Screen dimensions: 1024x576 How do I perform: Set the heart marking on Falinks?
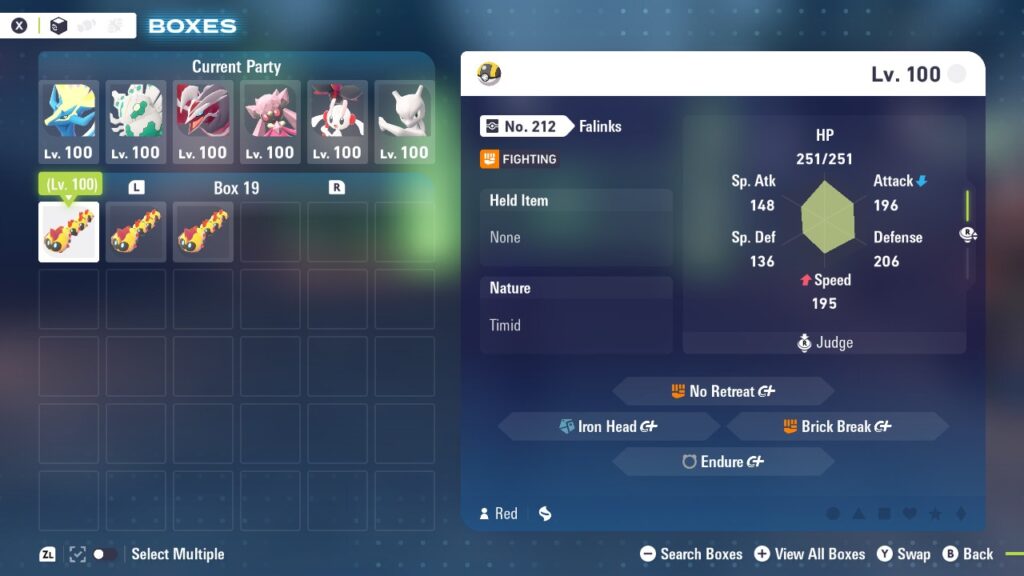(x=910, y=514)
